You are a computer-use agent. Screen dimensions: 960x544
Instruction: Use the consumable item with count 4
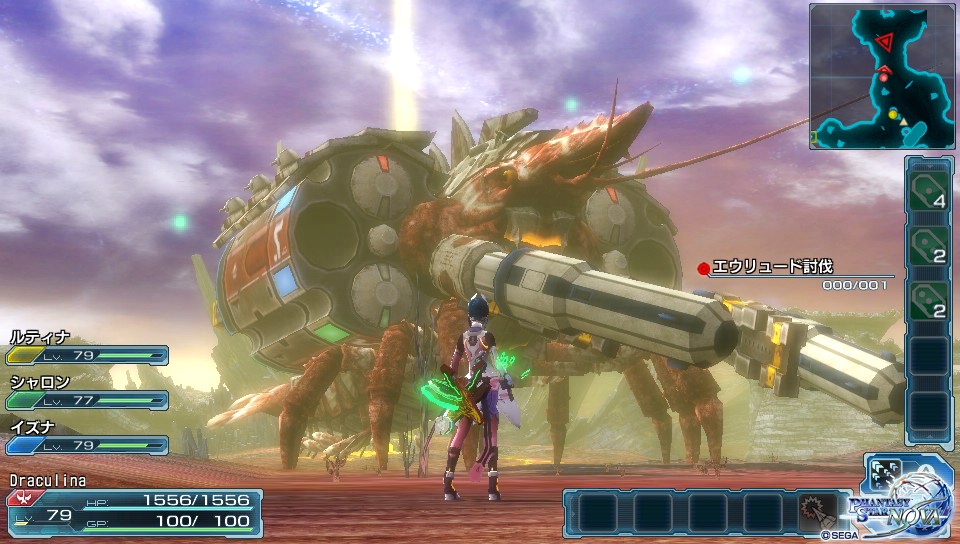tap(929, 190)
